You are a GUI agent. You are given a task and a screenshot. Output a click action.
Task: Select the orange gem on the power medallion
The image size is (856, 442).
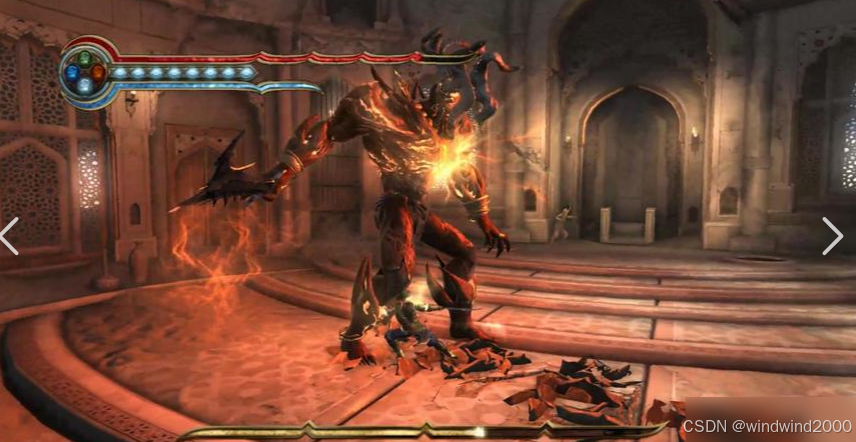[97, 71]
